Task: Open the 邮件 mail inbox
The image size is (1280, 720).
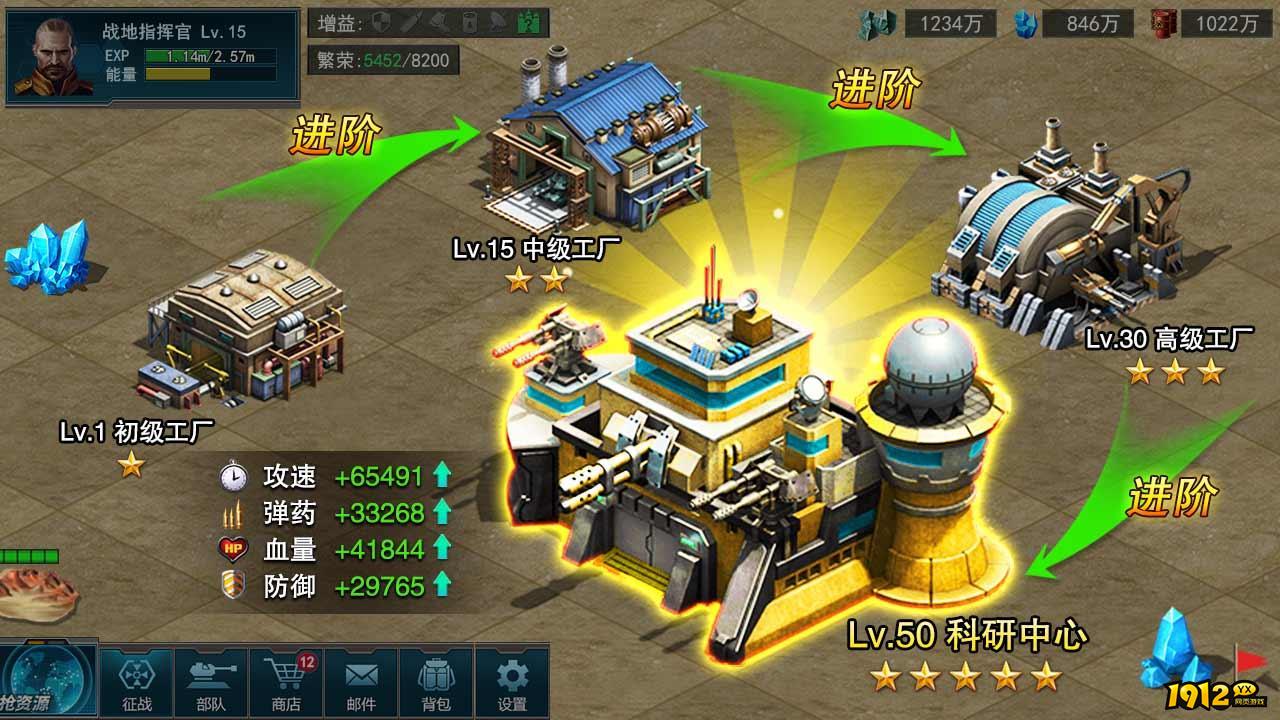Action: (x=361, y=683)
